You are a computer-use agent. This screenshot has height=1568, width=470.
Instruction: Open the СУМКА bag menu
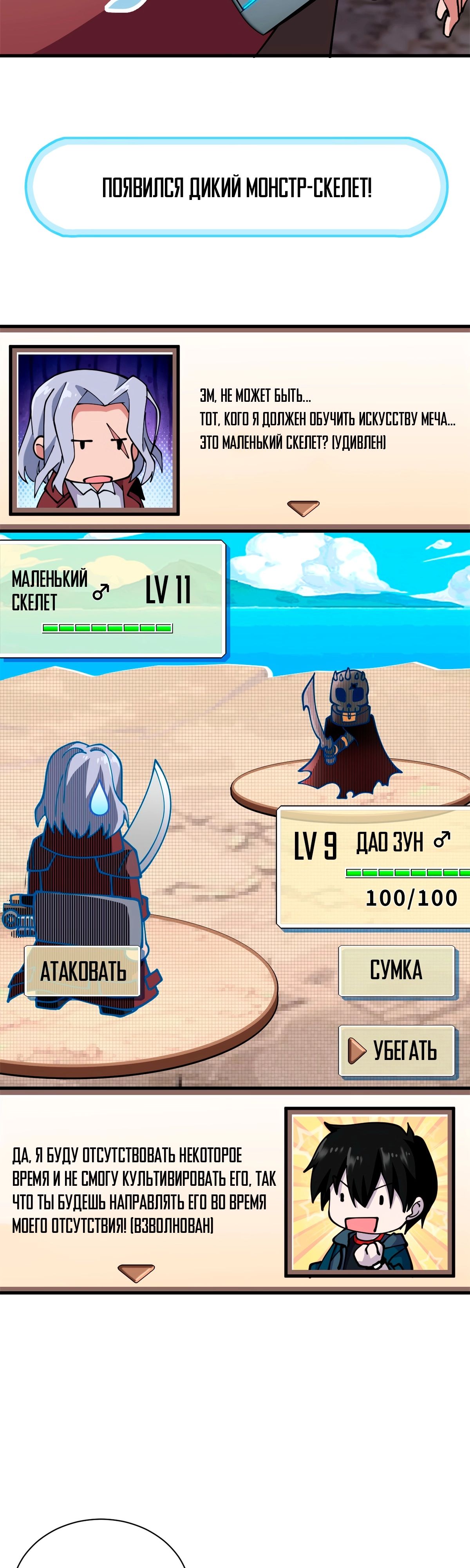coord(396,970)
